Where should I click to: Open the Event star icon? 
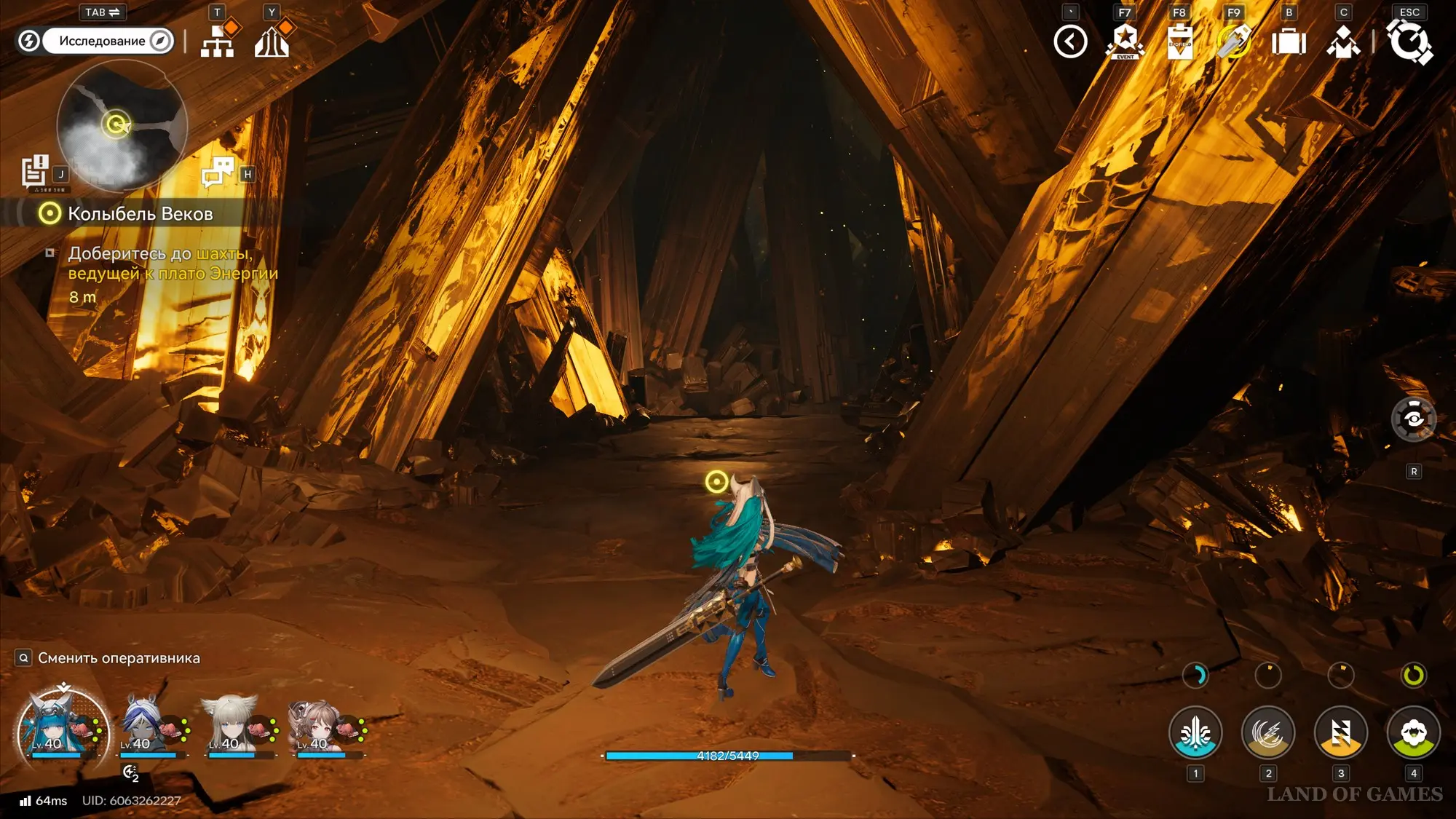(1125, 41)
